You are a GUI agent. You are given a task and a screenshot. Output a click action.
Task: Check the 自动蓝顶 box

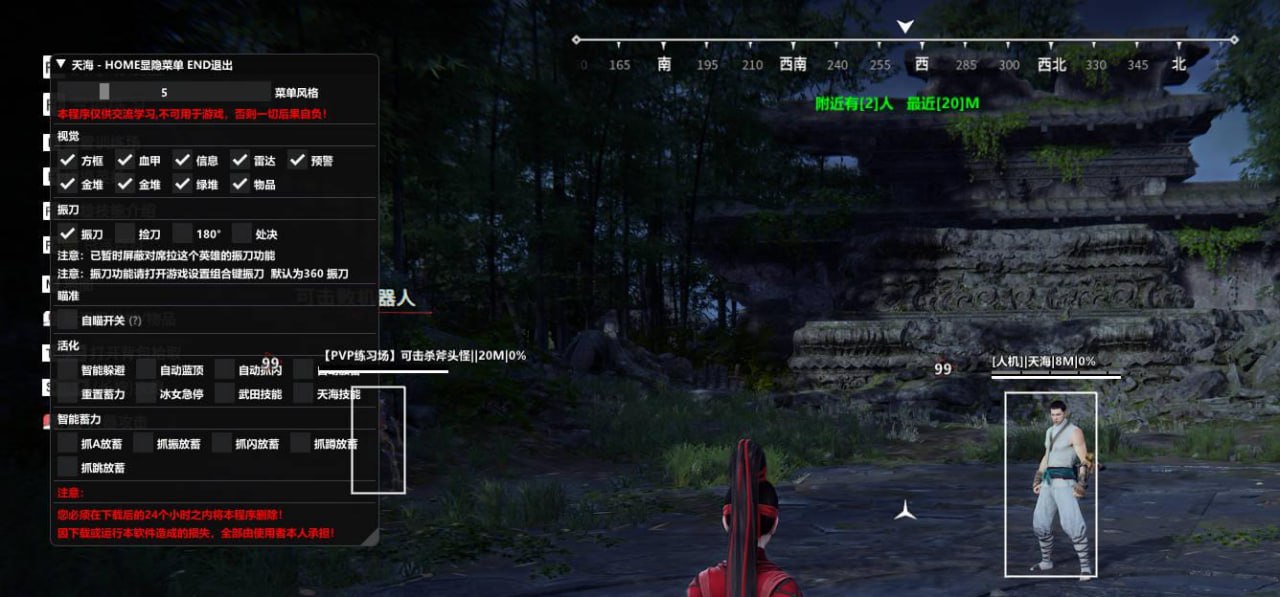pos(146,370)
